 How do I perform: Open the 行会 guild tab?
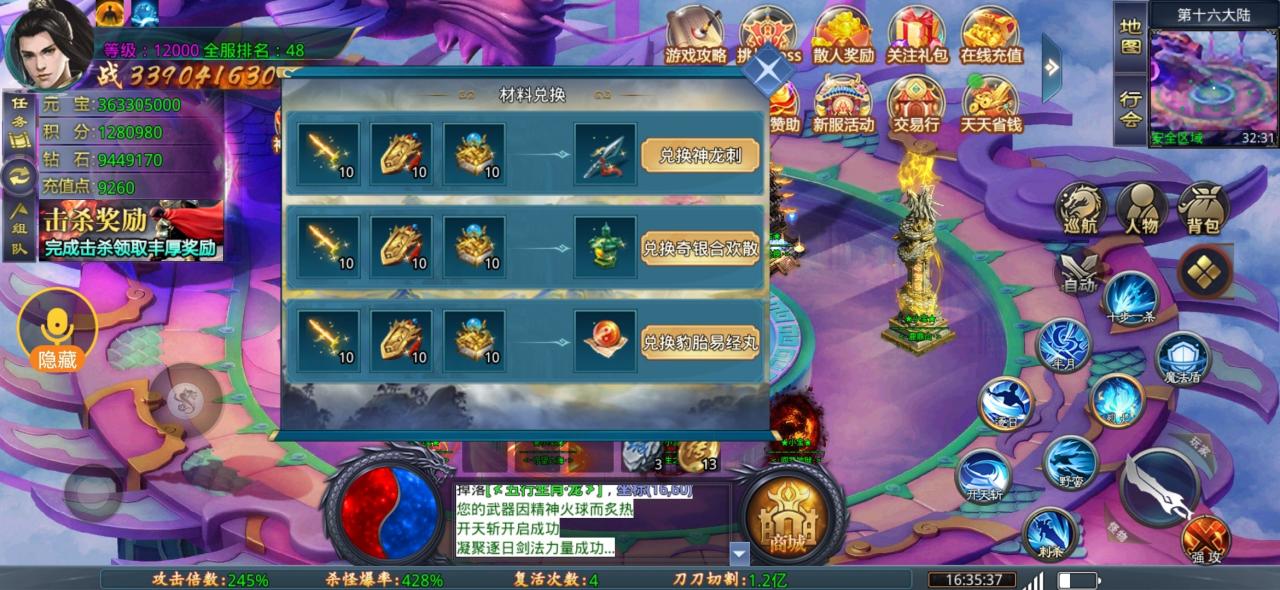[x=1130, y=109]
